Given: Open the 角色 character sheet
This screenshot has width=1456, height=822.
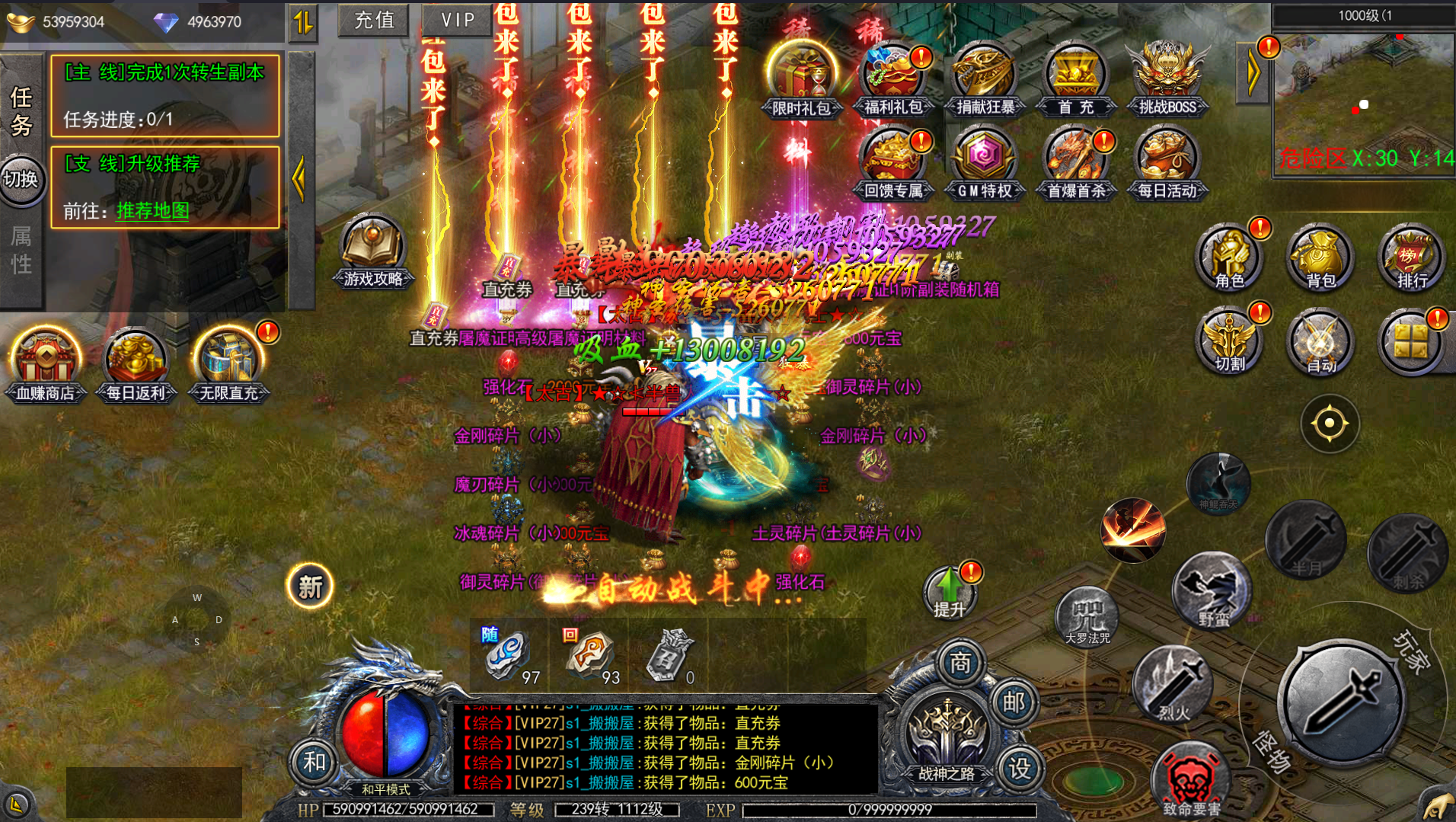Looking at the screenshot, I should [x=1229, y=257].
